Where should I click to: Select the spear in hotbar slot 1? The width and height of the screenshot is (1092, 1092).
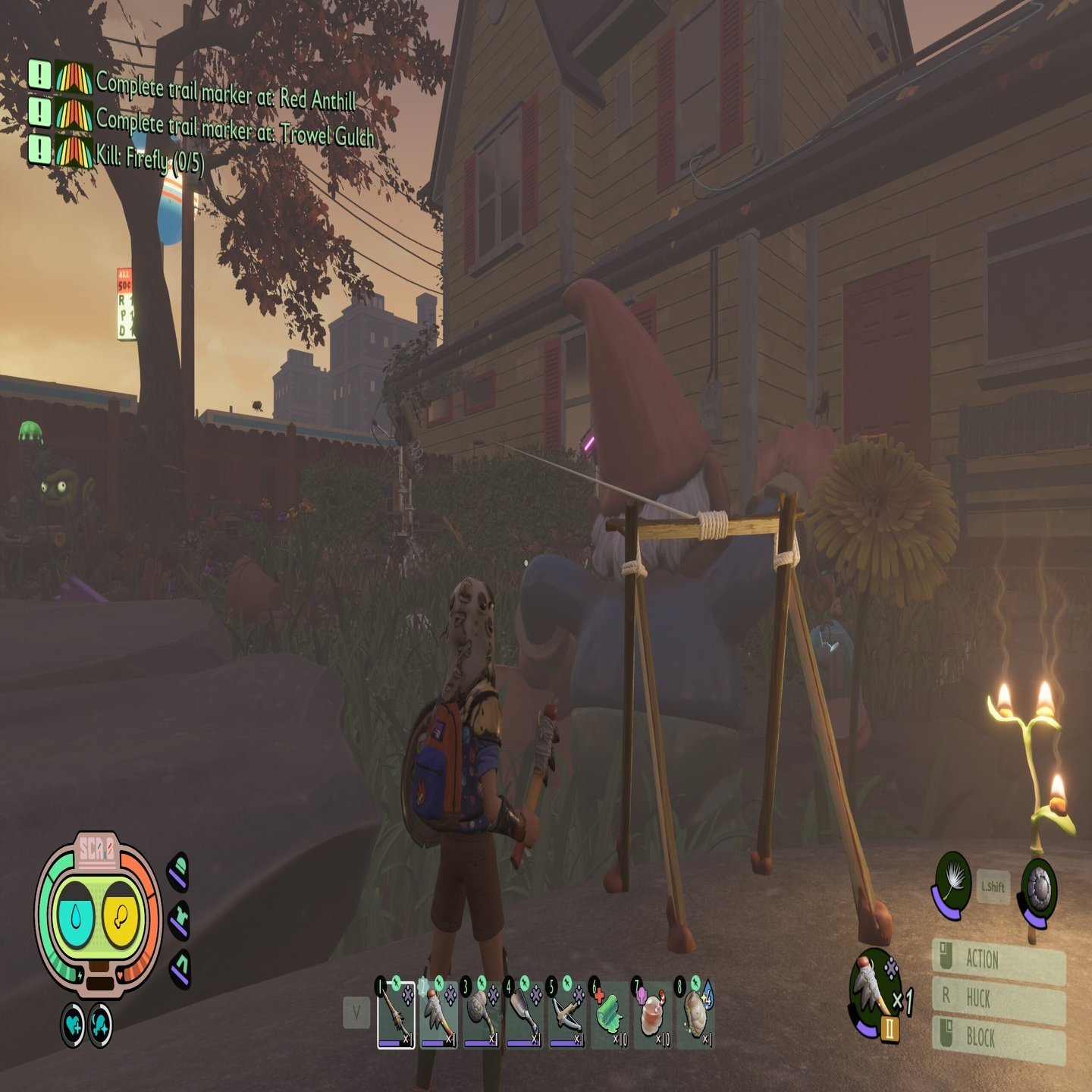pos(395,1012)
